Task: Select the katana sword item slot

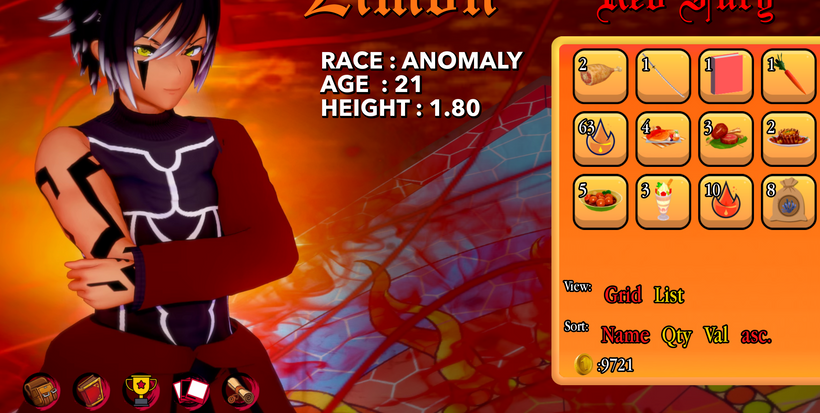Action: point(663,76)
